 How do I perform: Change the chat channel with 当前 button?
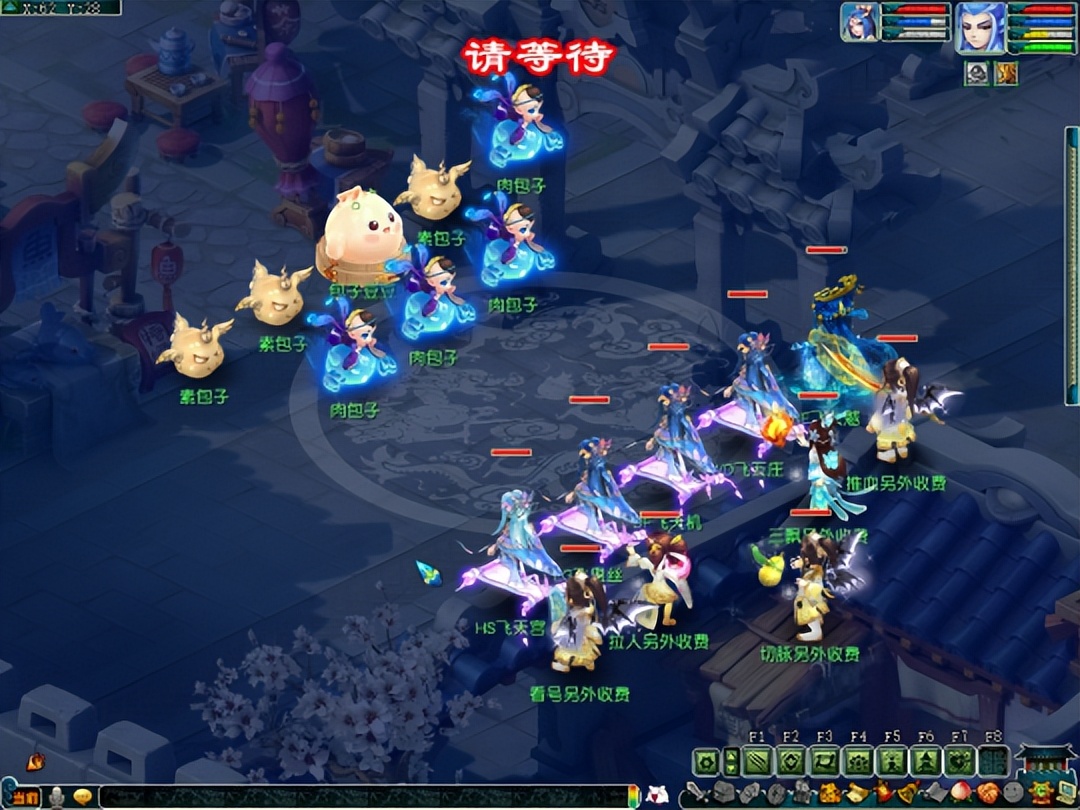(x=26, y=796)
